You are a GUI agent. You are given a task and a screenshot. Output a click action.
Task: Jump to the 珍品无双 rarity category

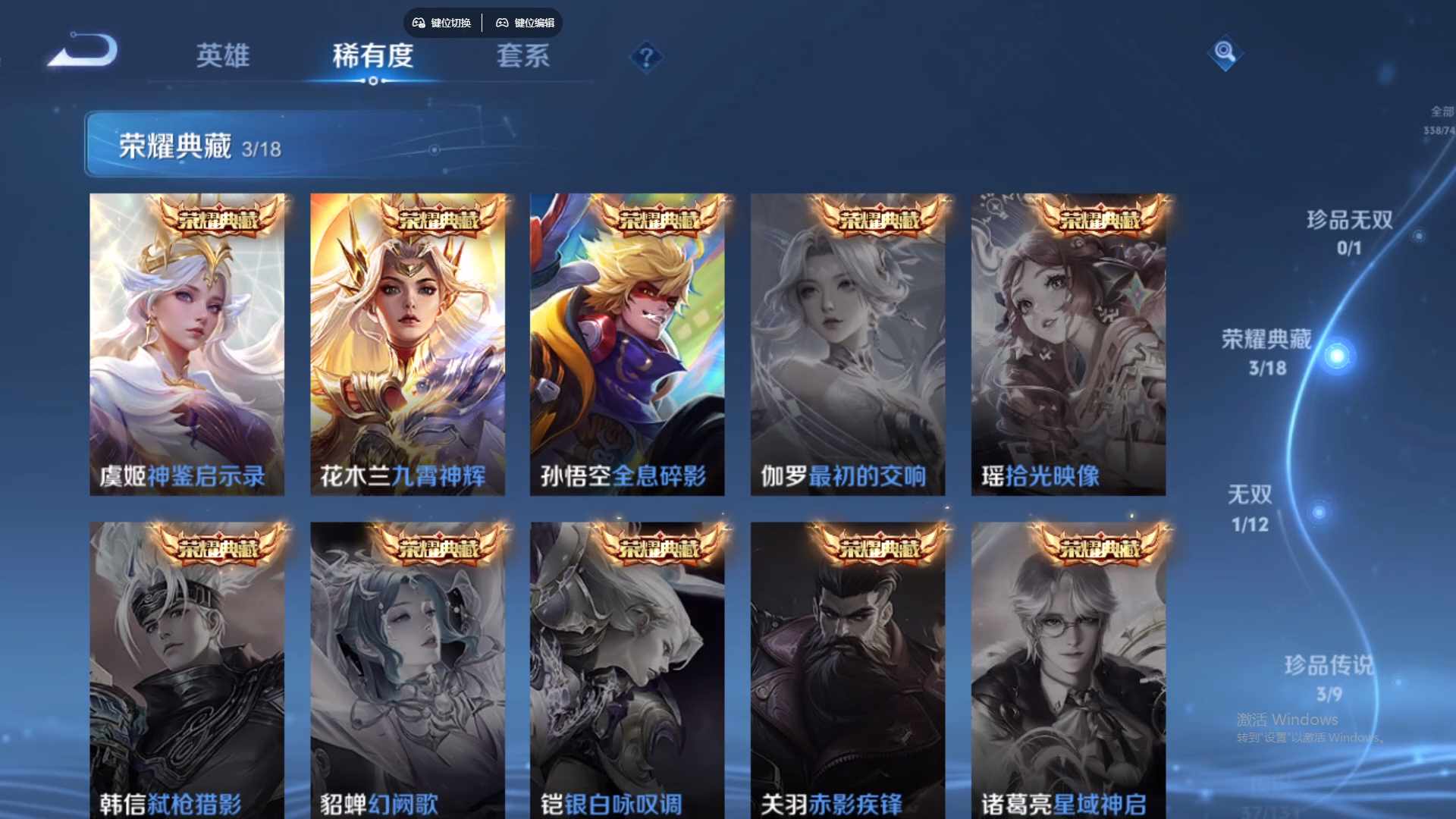click(x=1349, y=232)
